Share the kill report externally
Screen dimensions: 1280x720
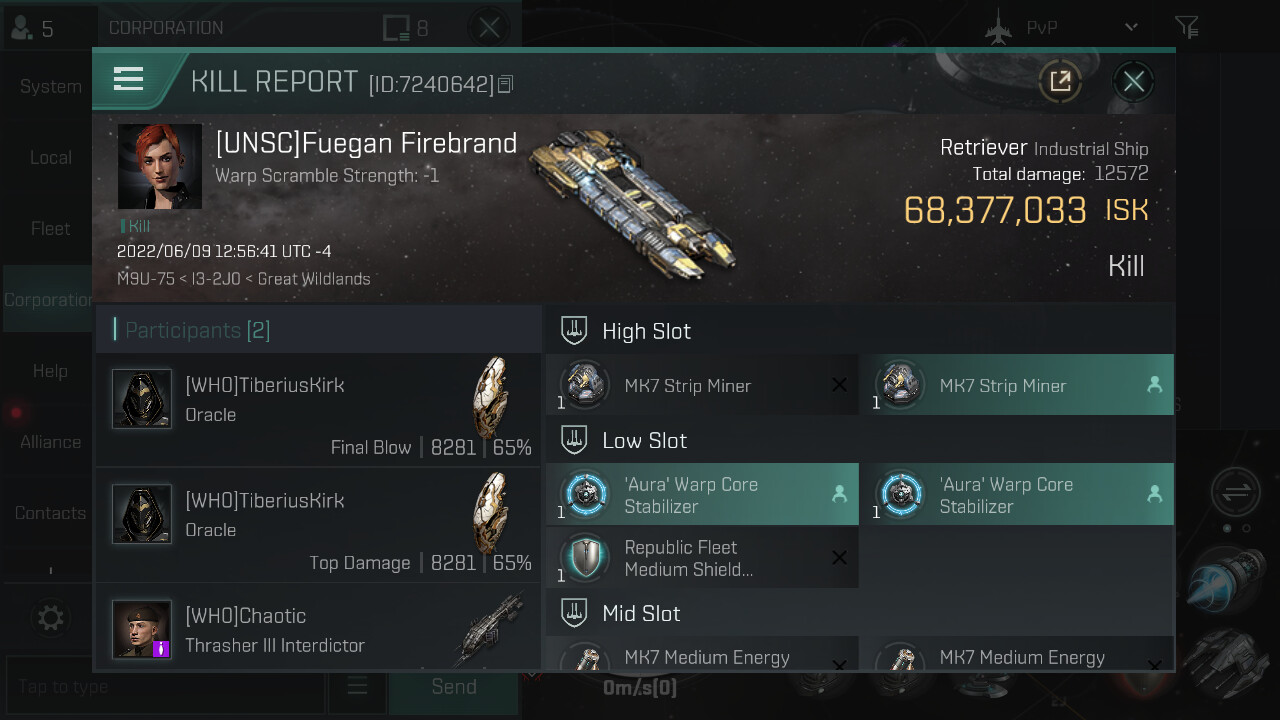[1060, 82]
